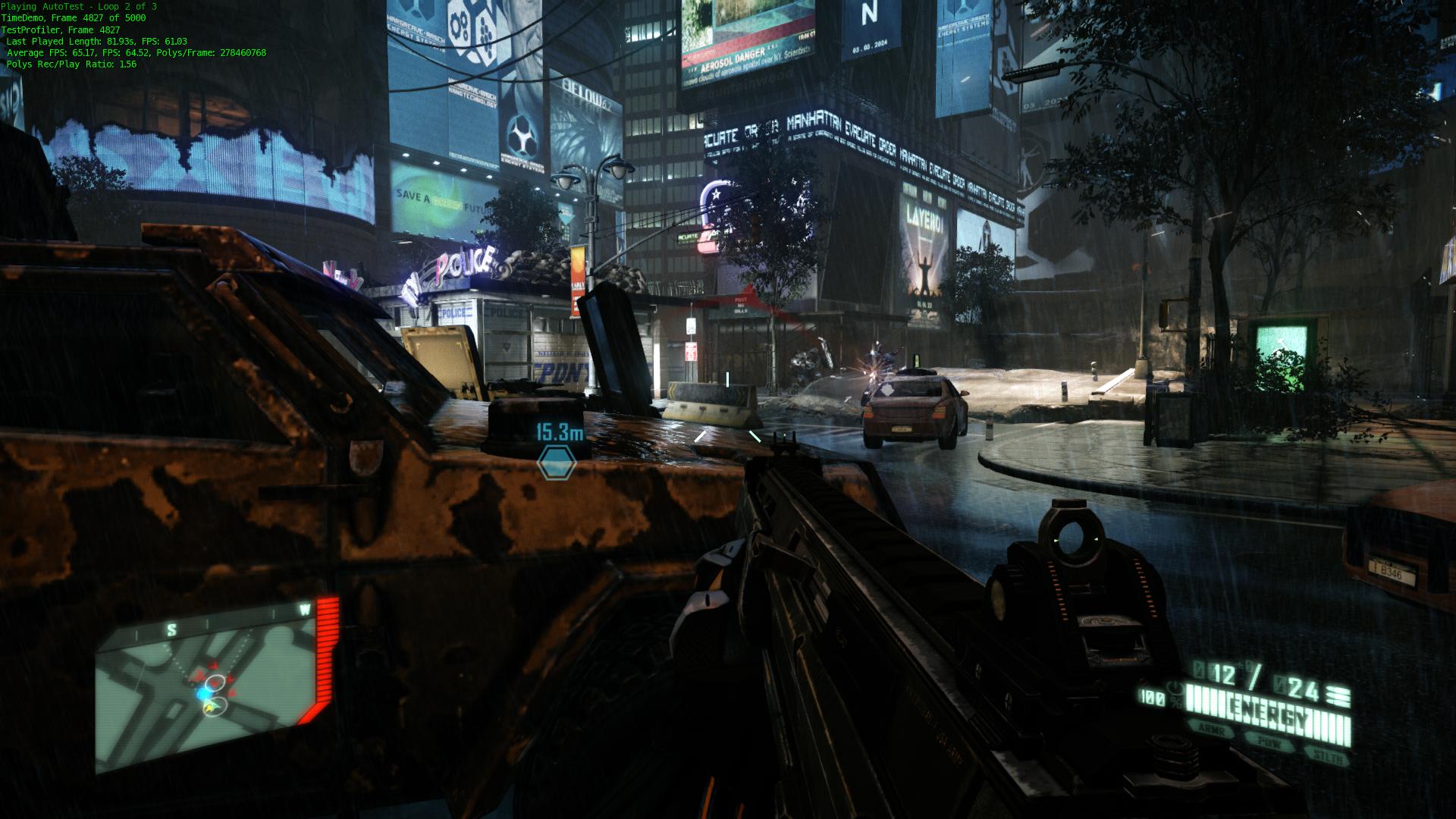
Task: Click the hexagon objective waypoint marker
Action: click(556, 462)
